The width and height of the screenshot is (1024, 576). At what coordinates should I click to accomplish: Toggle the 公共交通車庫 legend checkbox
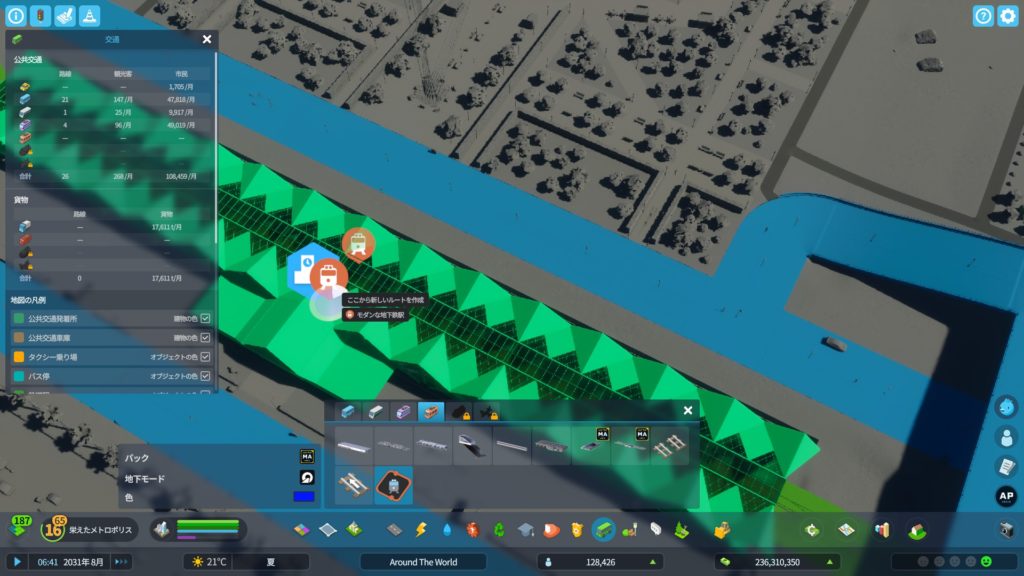[205, 337]
